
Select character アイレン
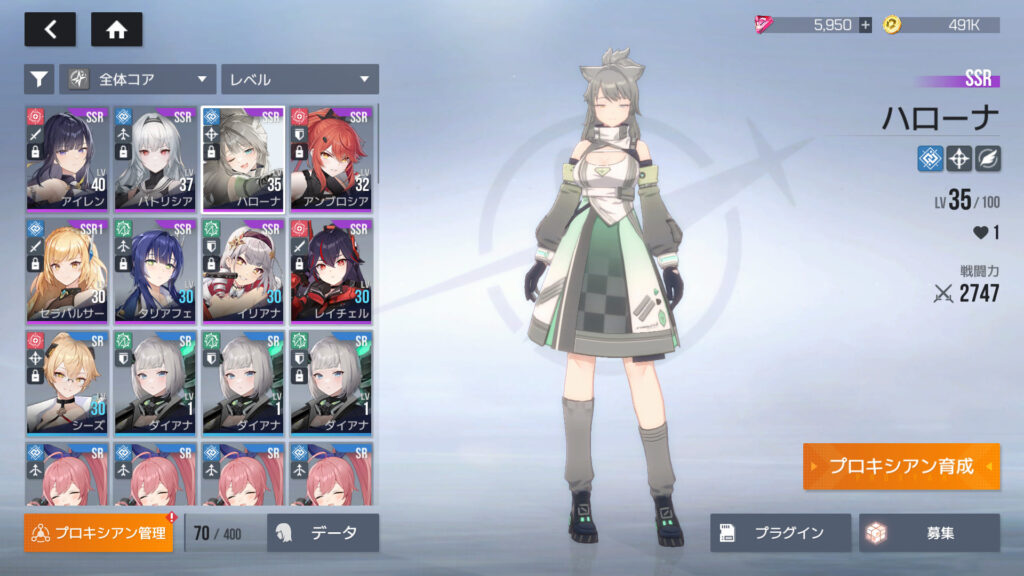tap(67, 158)
